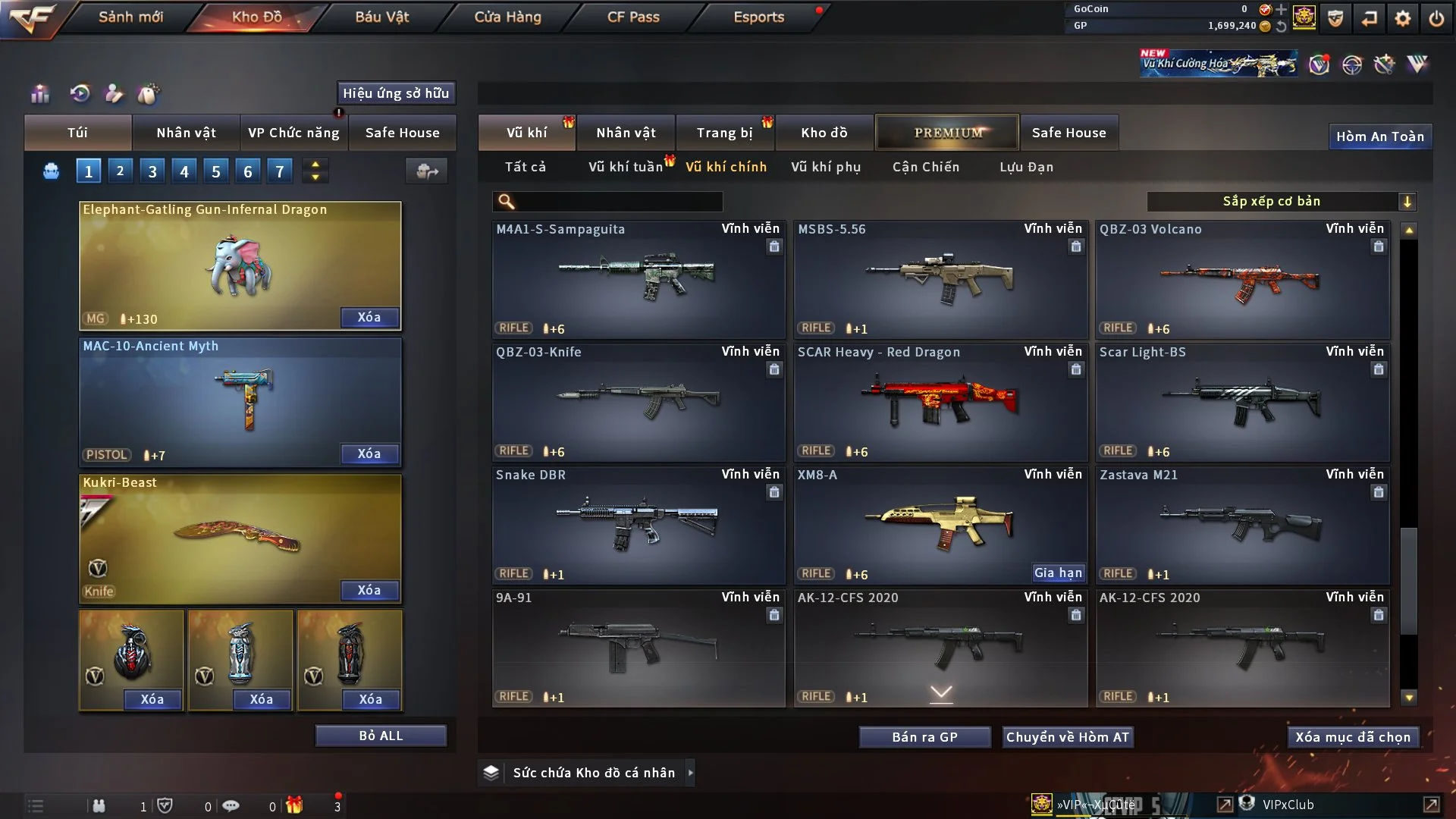Filter by Vũ khí phụ

click(826, 167)
